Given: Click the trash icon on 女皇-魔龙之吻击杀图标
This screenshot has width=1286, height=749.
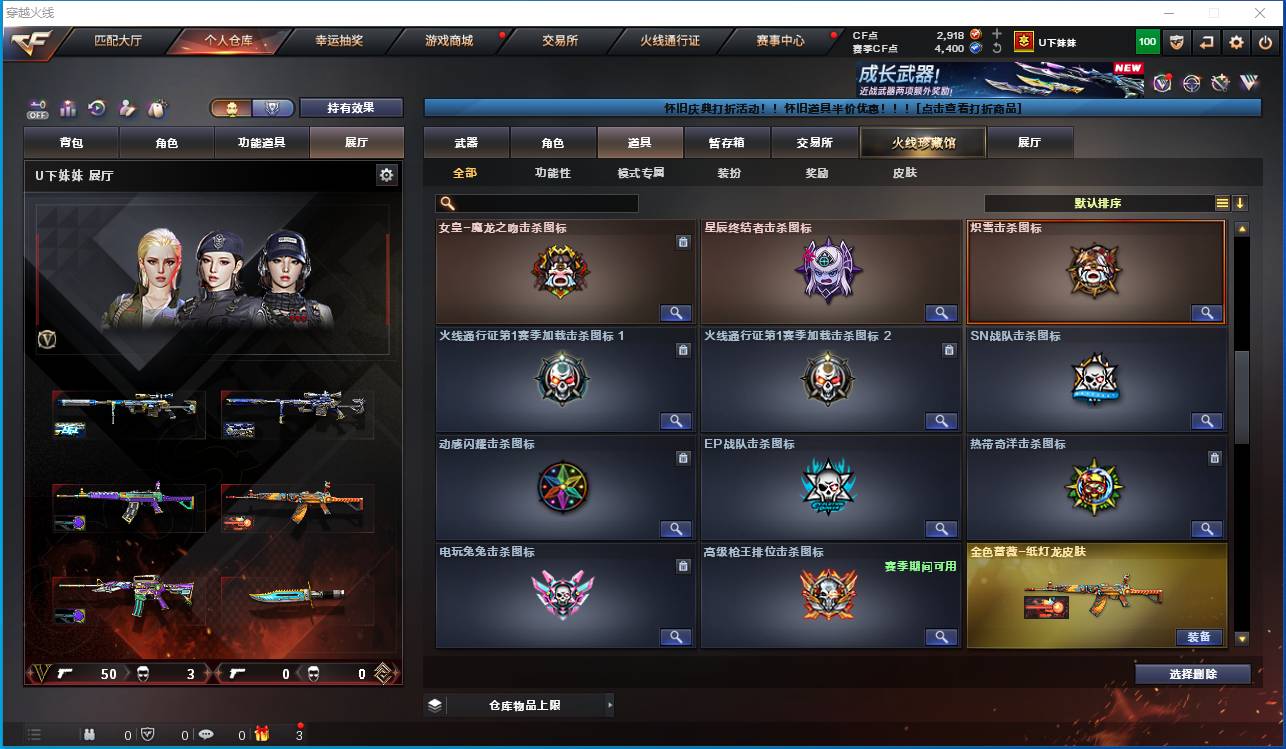Looking at the screenshot, I should pyautogui.click(x=683, y=242).
